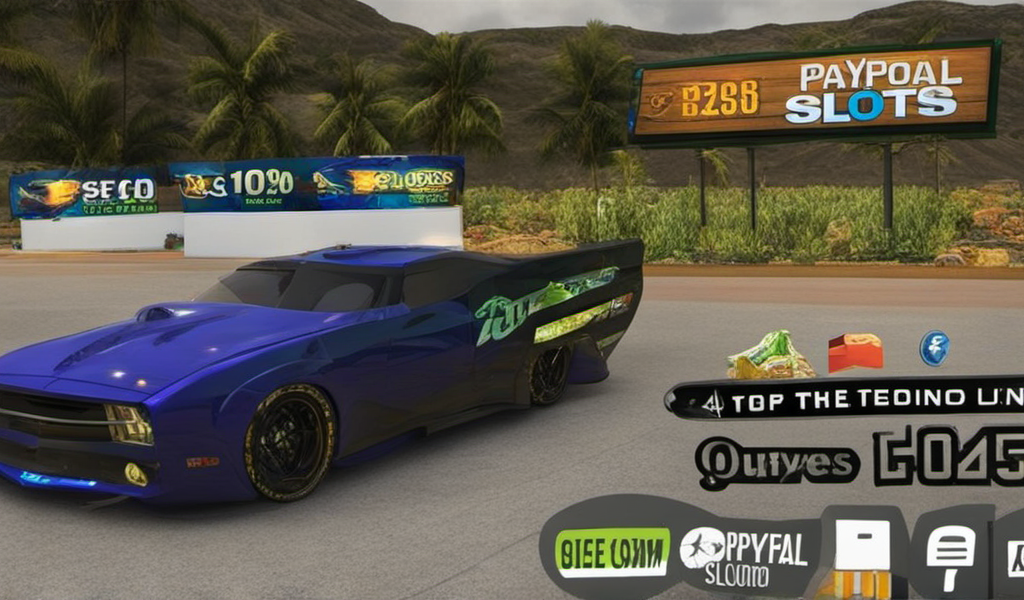Open the OPPYFAL Slots button
1024x600 pixels.
(x=746, y=556)
